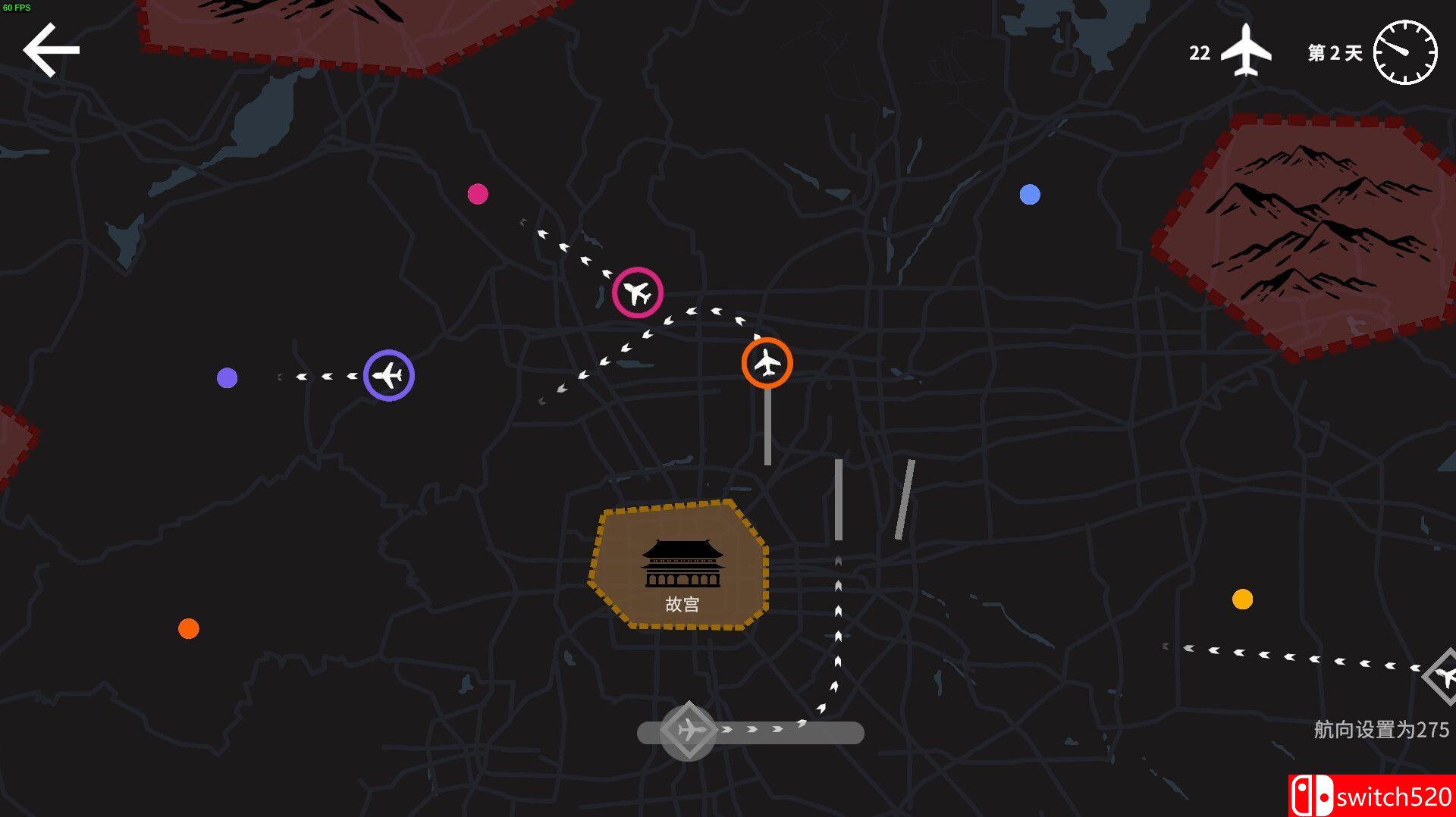Click the clock icon in top right
Image resolution: width=1456 pixels, height=817 pixels.
pos(1407,51)
